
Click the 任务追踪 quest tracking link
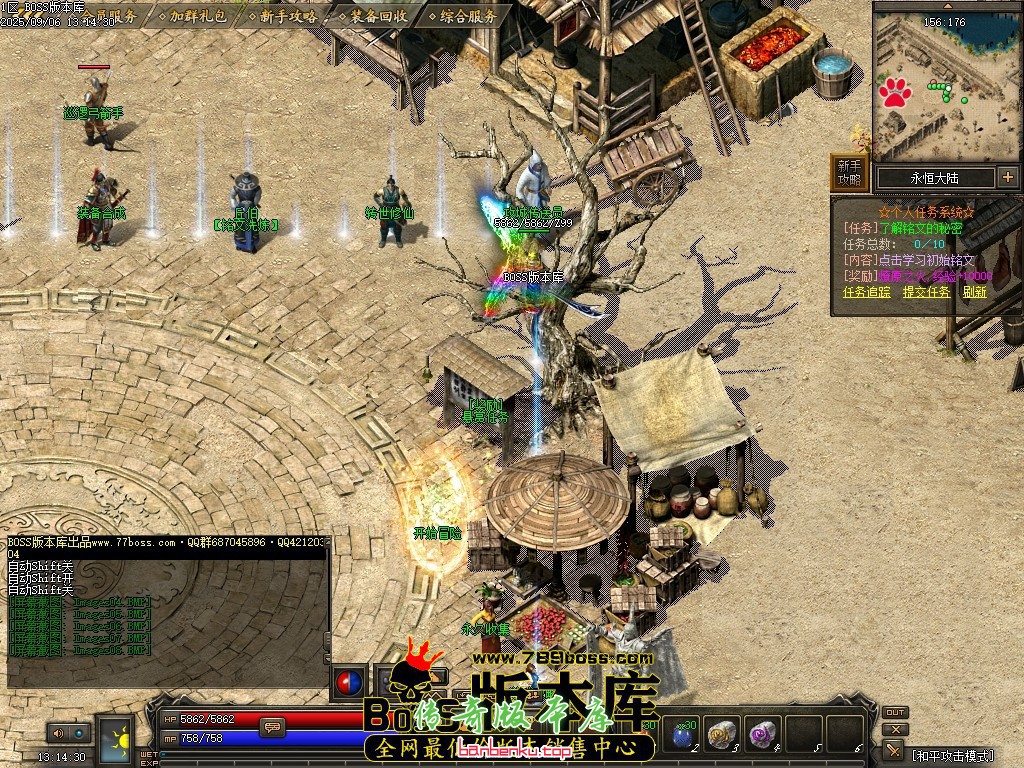[866, 292]
